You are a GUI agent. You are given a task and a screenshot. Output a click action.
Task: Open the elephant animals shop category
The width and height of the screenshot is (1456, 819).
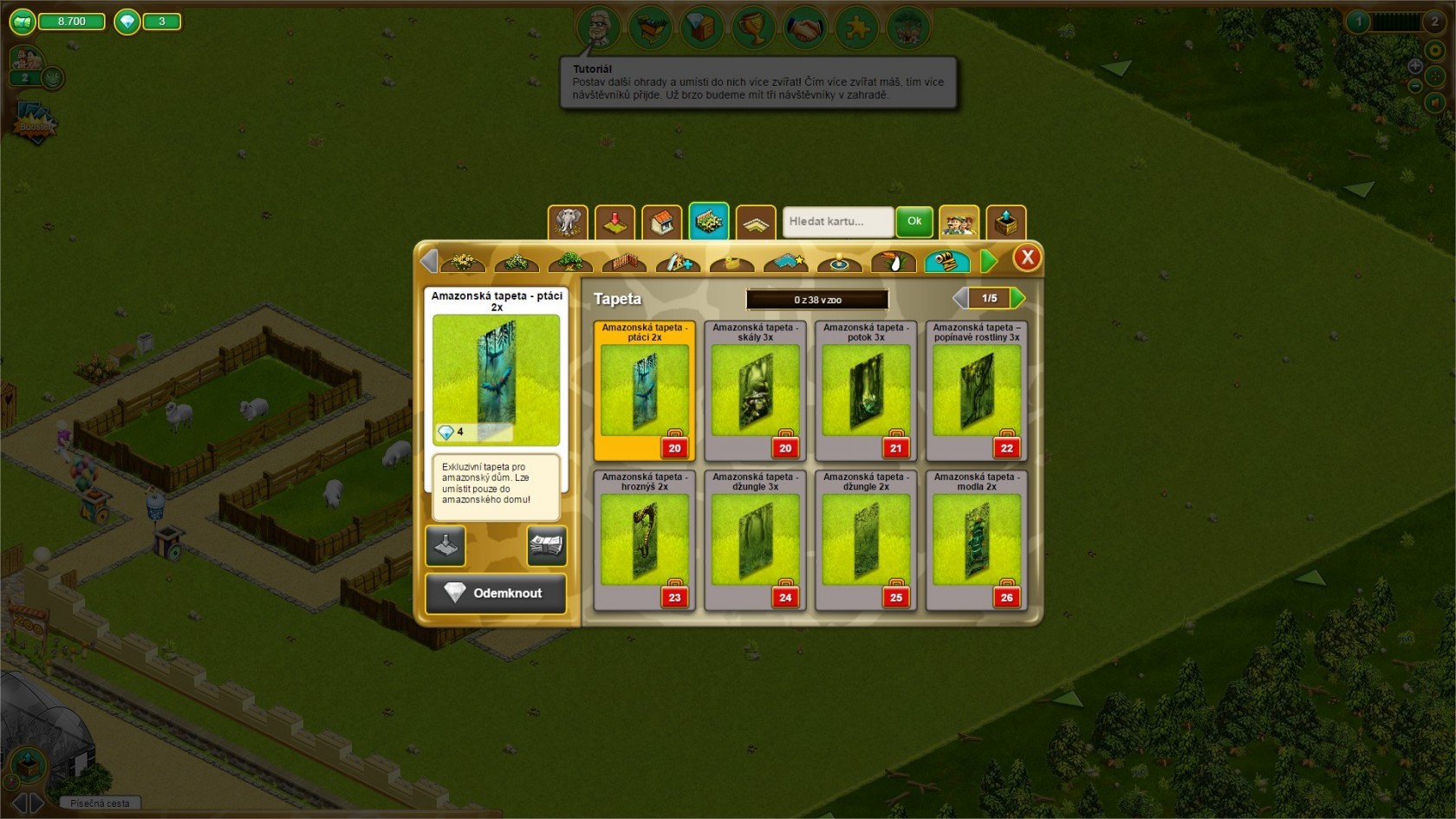(x=568, y=222)
